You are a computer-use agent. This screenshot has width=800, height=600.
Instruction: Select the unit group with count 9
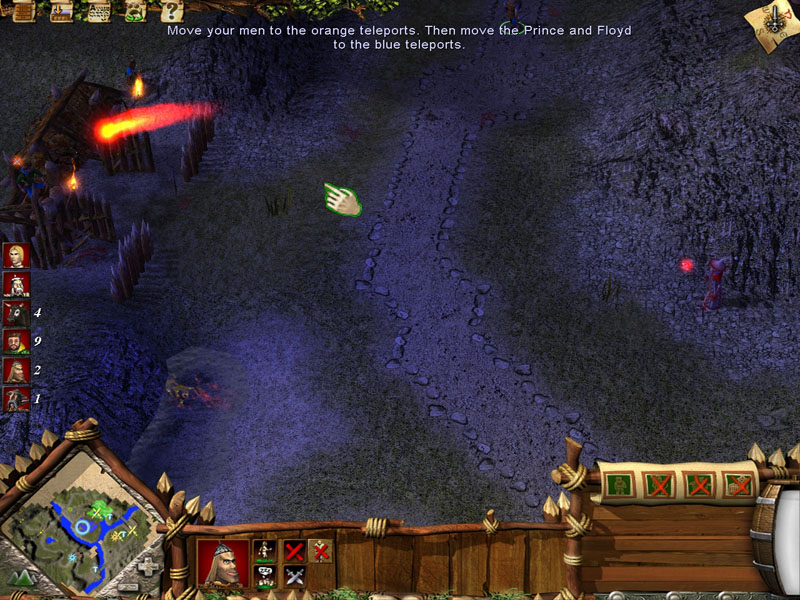[x=15, y=342]
